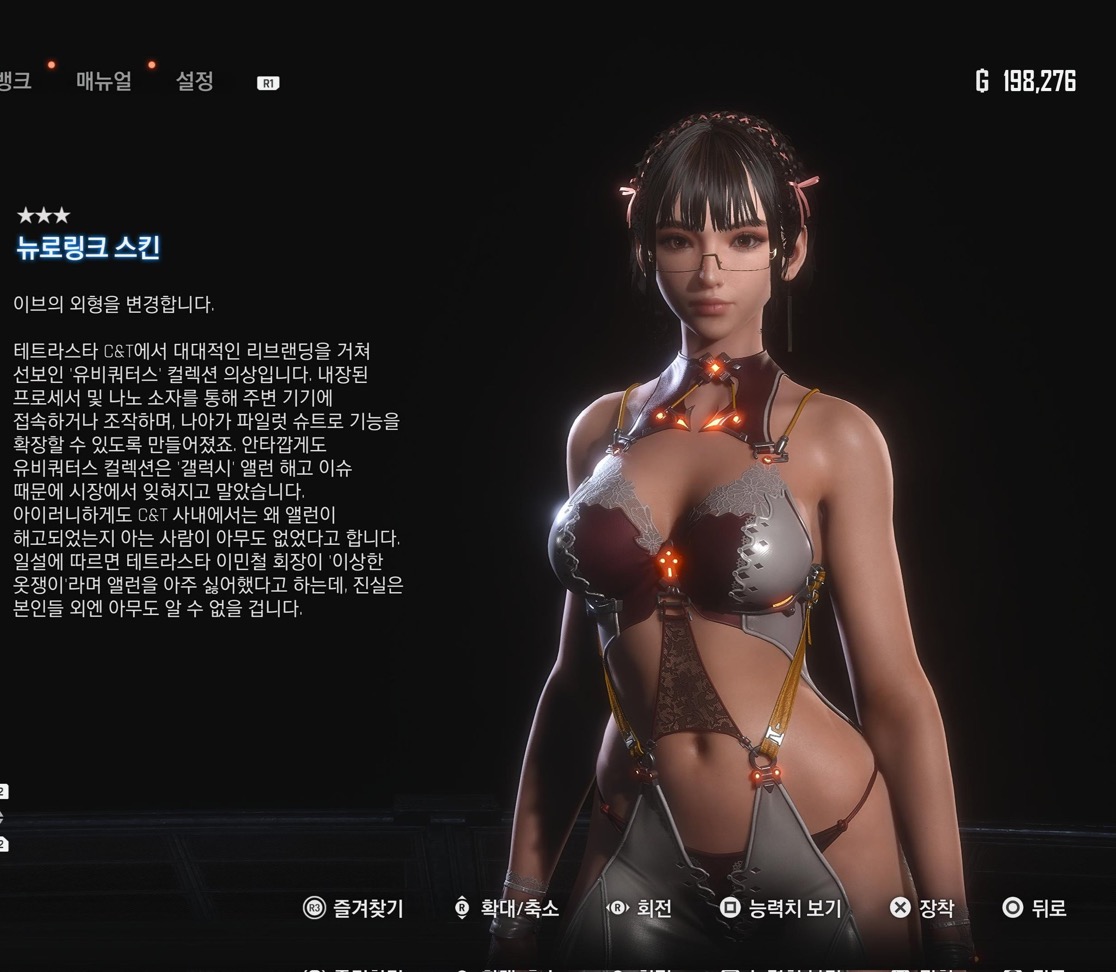
Task: Add the skin to 즐겨찾기 favorites
Action: (x=354, y=908)
